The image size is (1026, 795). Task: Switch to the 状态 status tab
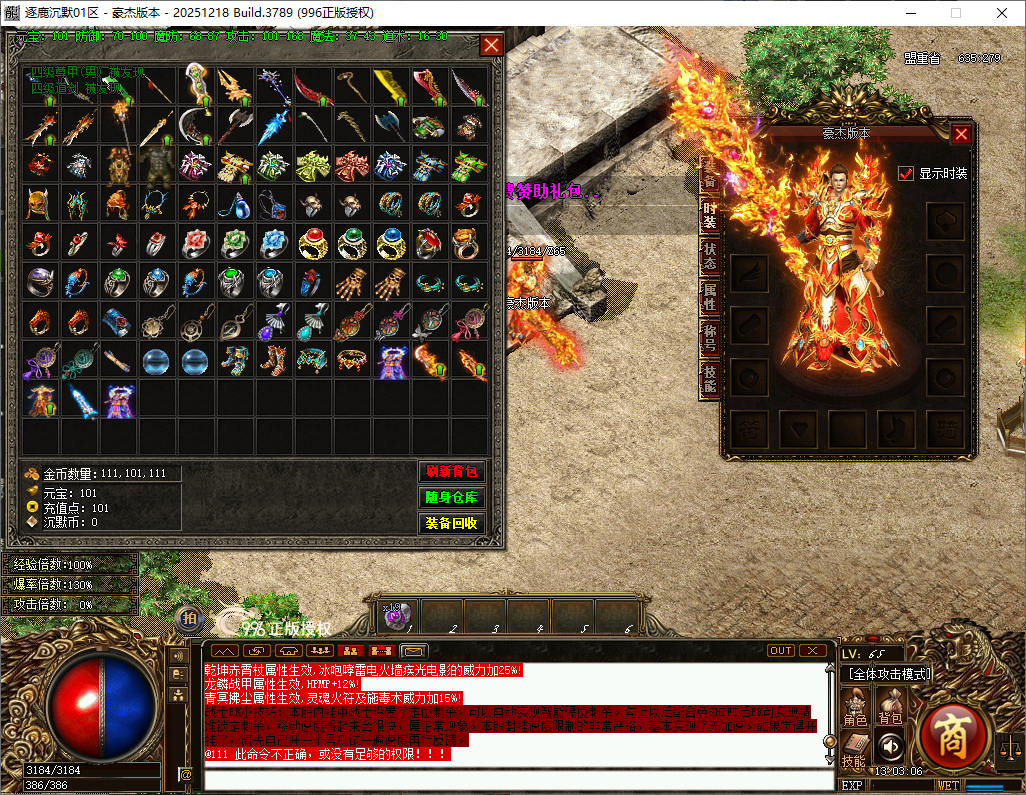[x=709, y=255]
